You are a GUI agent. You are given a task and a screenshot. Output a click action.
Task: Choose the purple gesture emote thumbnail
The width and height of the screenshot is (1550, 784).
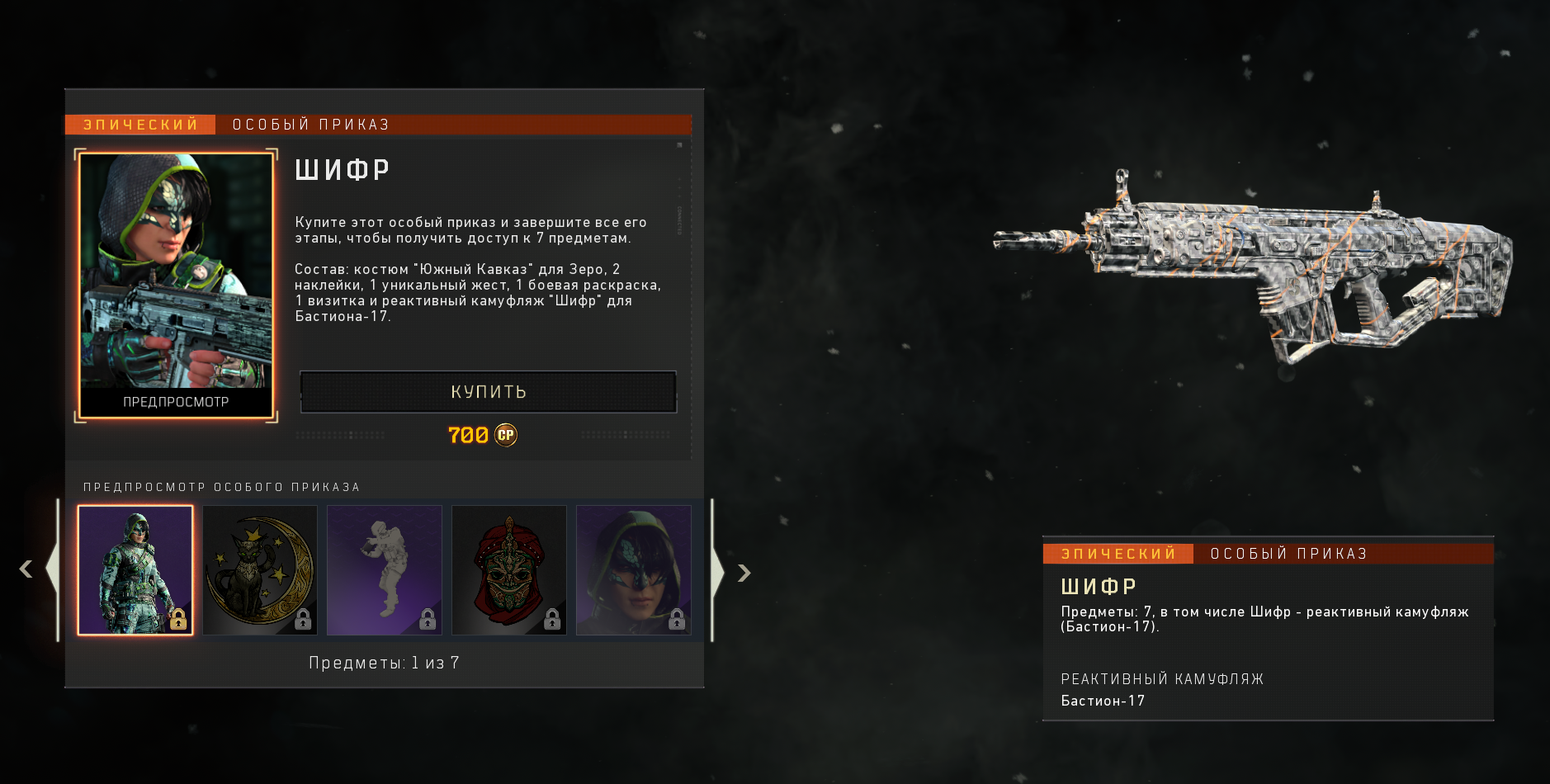385,570
